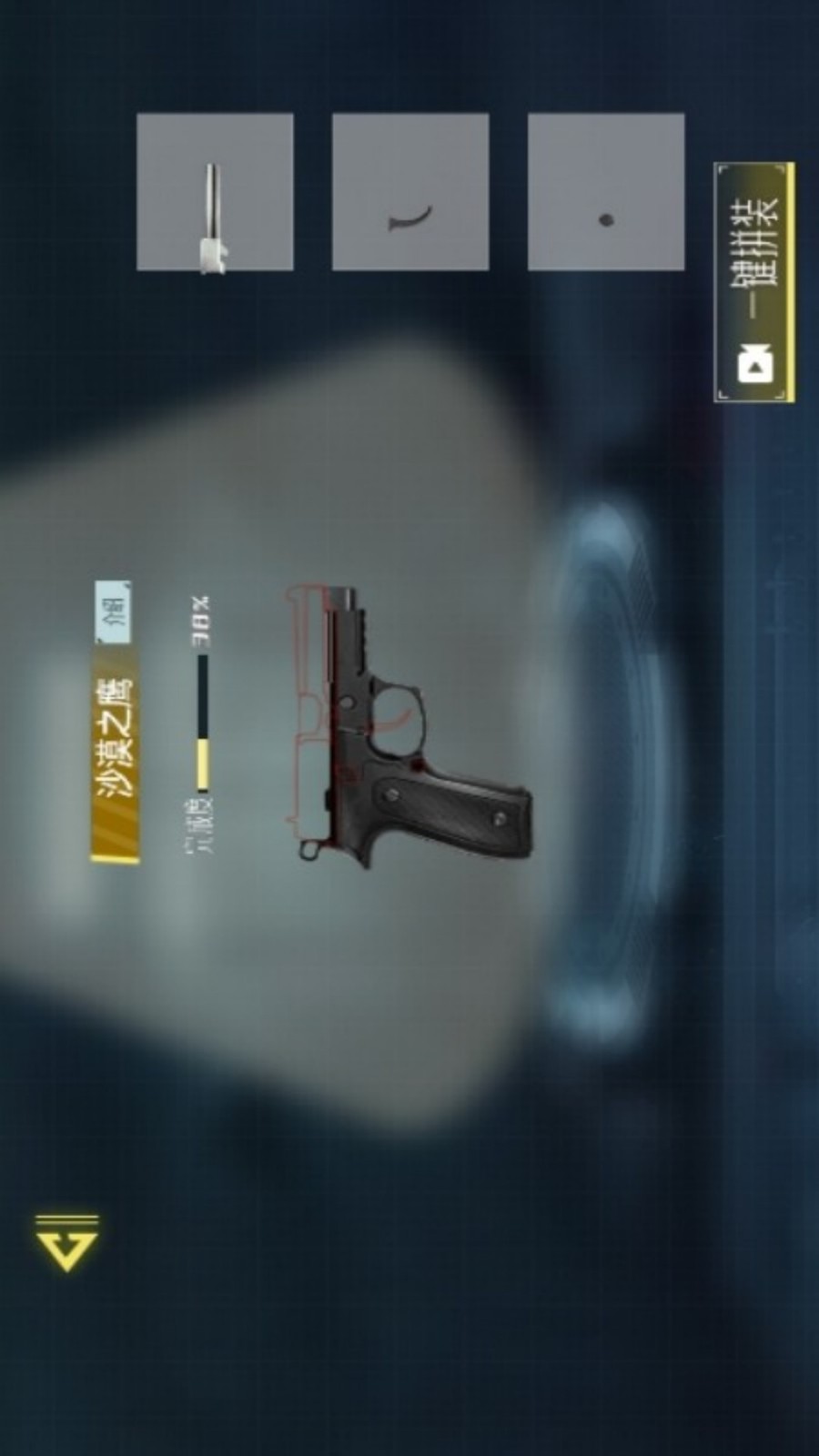Tap the 一键拼装 auto-assemble button
Viewport: 819px width, 1456px height.
coord(754,282)
